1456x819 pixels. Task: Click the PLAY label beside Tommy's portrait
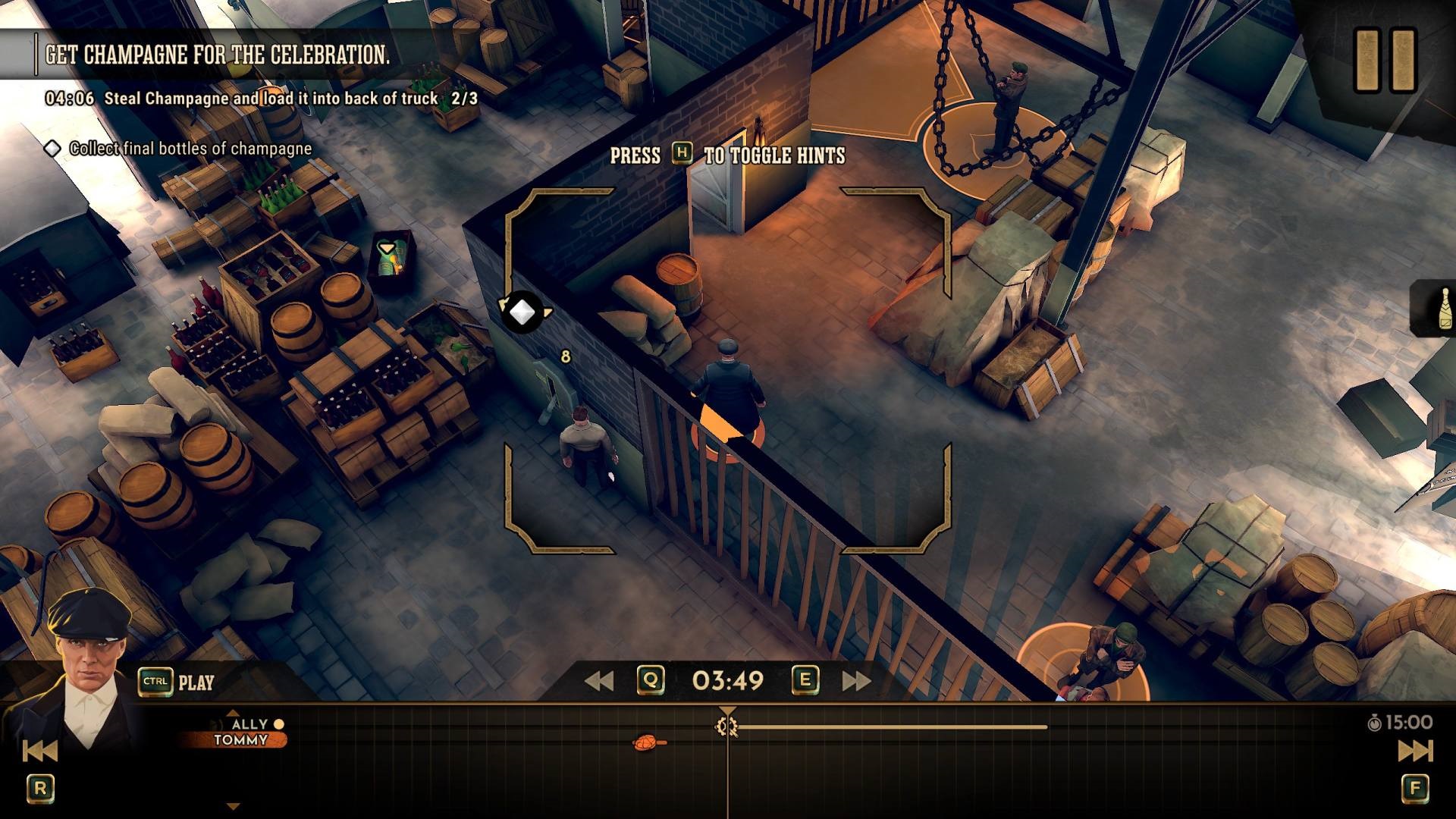(x=196, y=682)
